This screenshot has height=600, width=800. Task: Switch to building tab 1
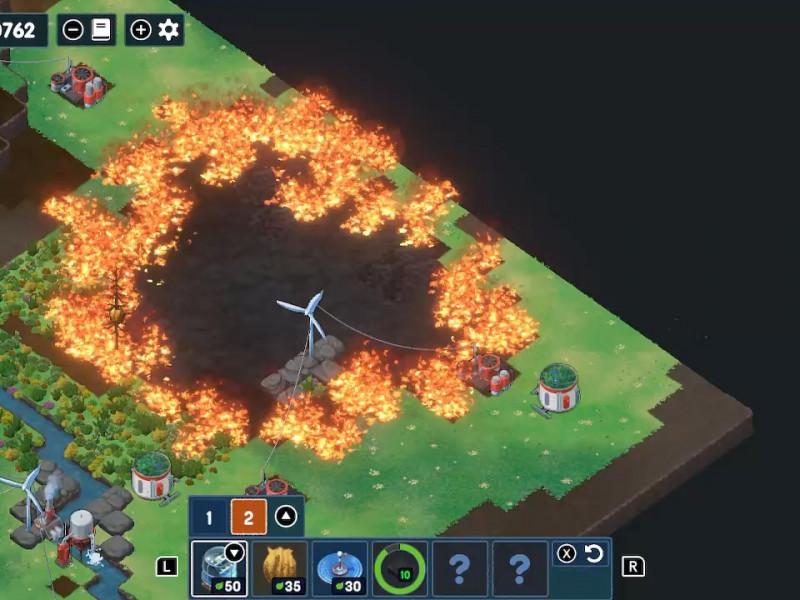[209, 518]
